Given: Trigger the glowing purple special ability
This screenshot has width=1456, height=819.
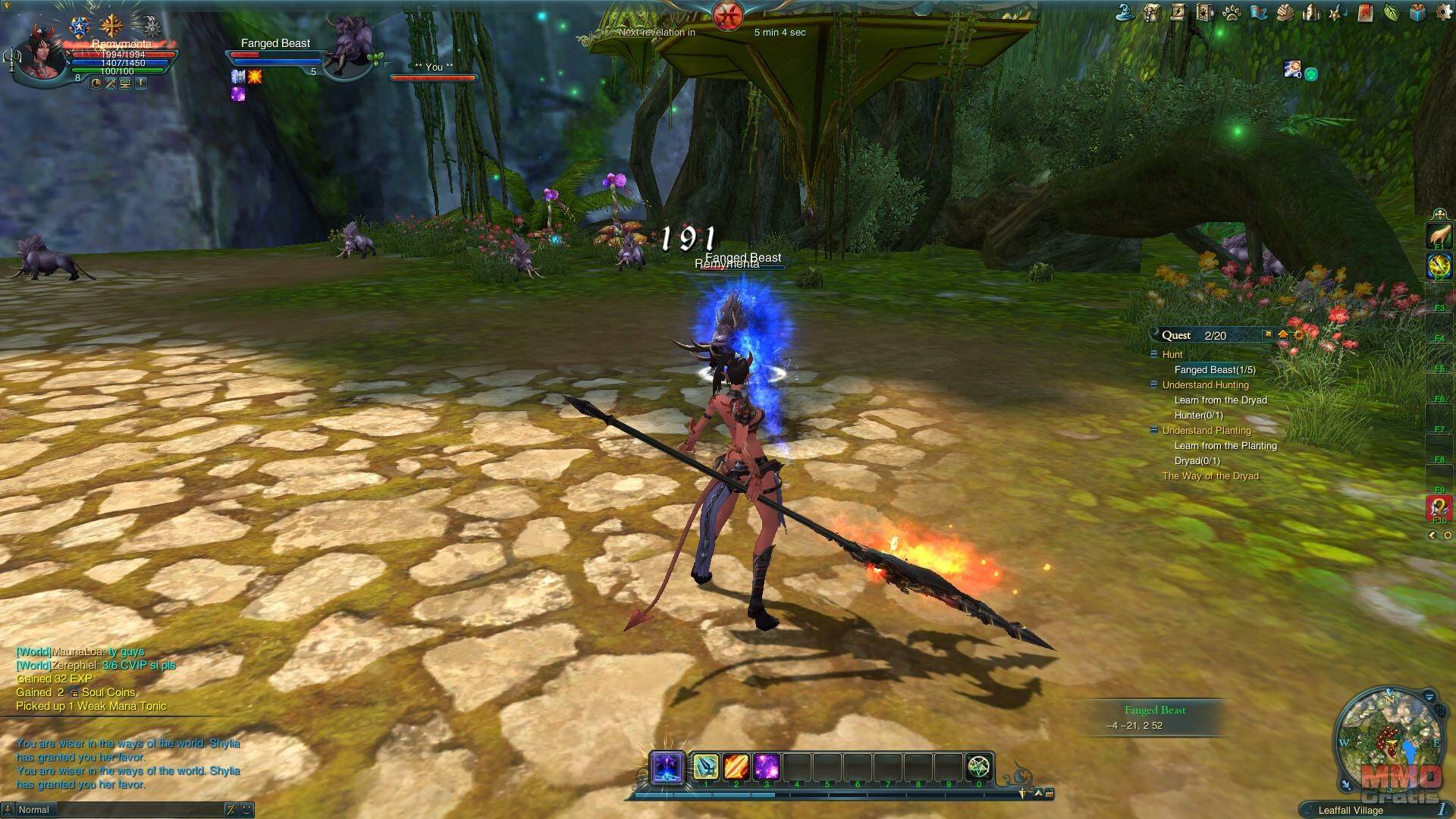Looking at the screenshot, I should point(668,767).
